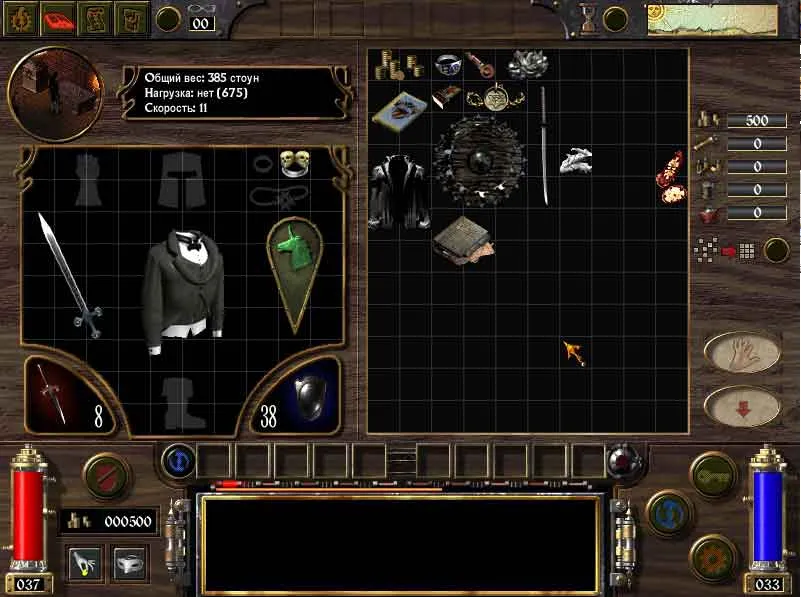Pick up the silver signet ring

pyautogui.click(x=446, y=64)
